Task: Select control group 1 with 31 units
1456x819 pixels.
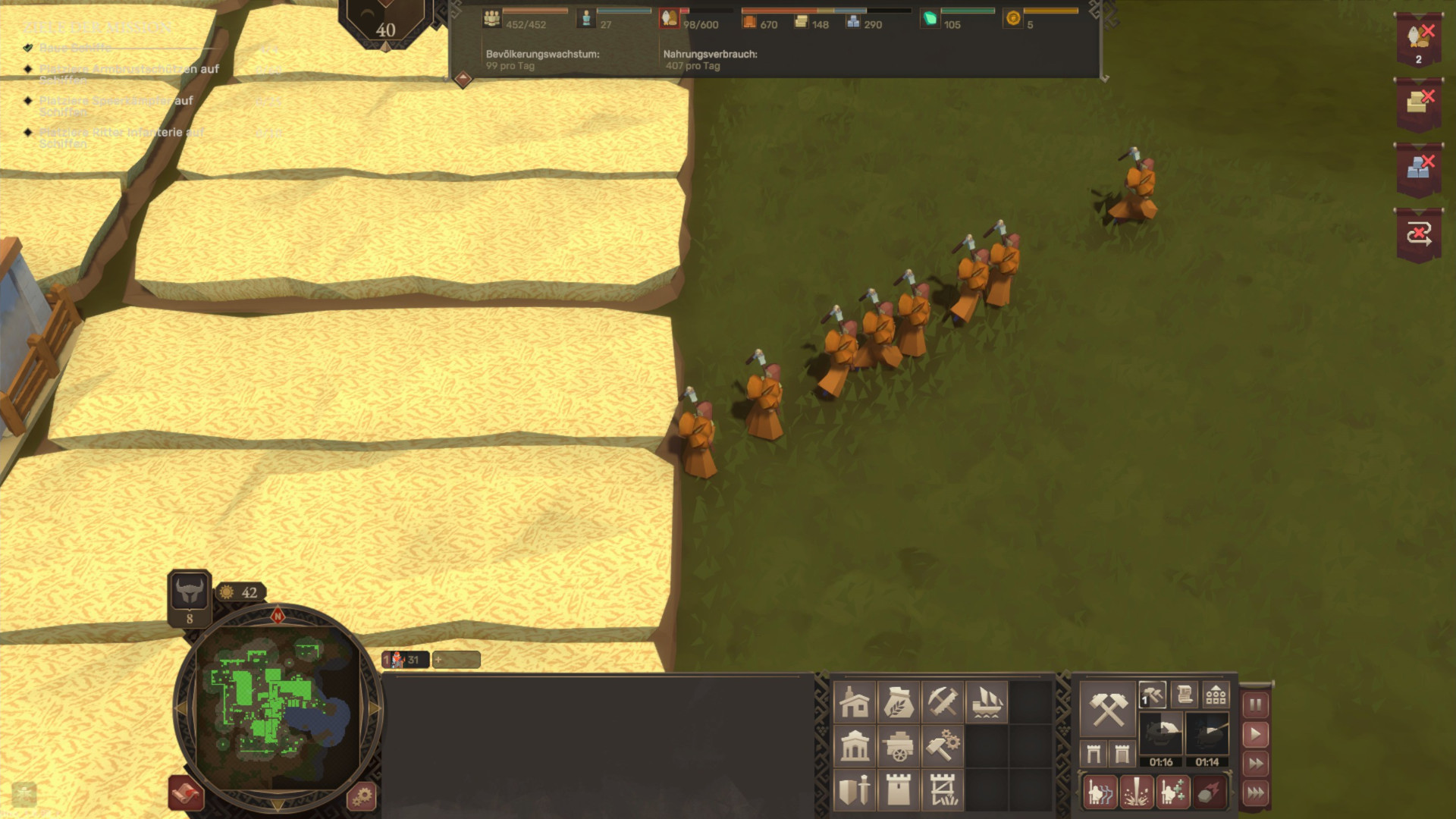Action: click(x=405, y=660)
